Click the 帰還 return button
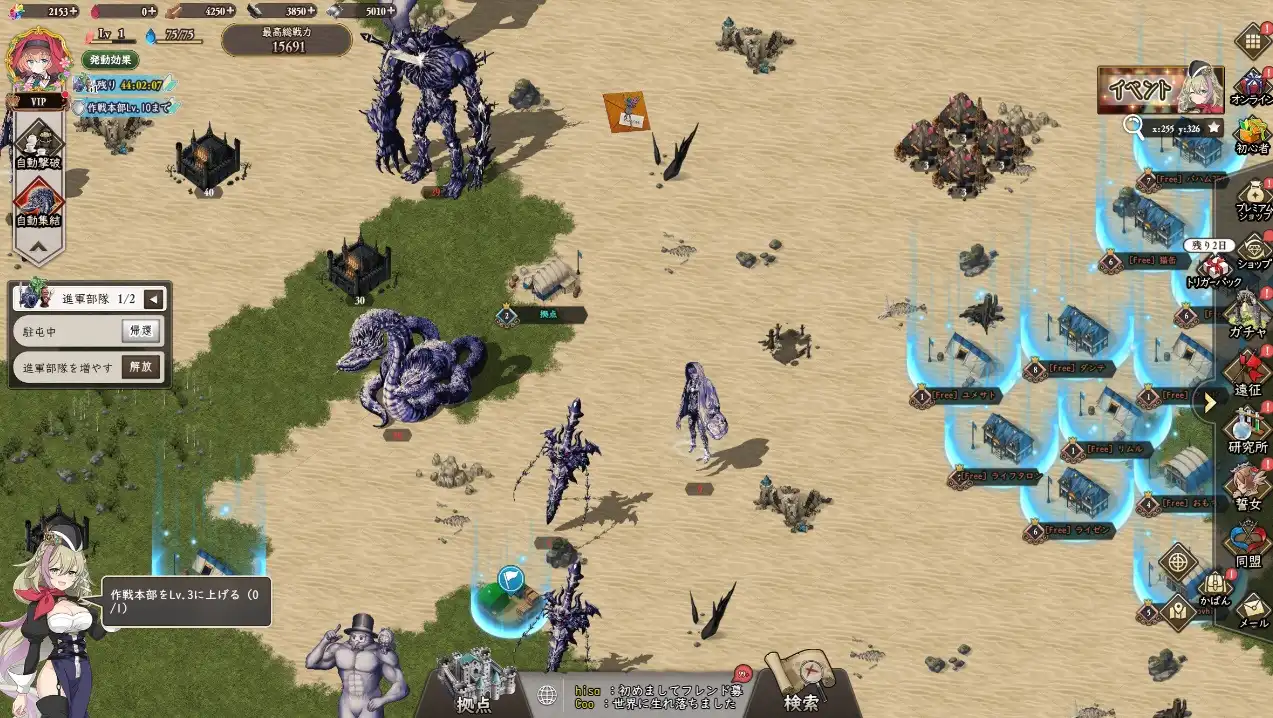Image resolution: width=1273 pixels, height=718 pixels. tap(141, 331)
